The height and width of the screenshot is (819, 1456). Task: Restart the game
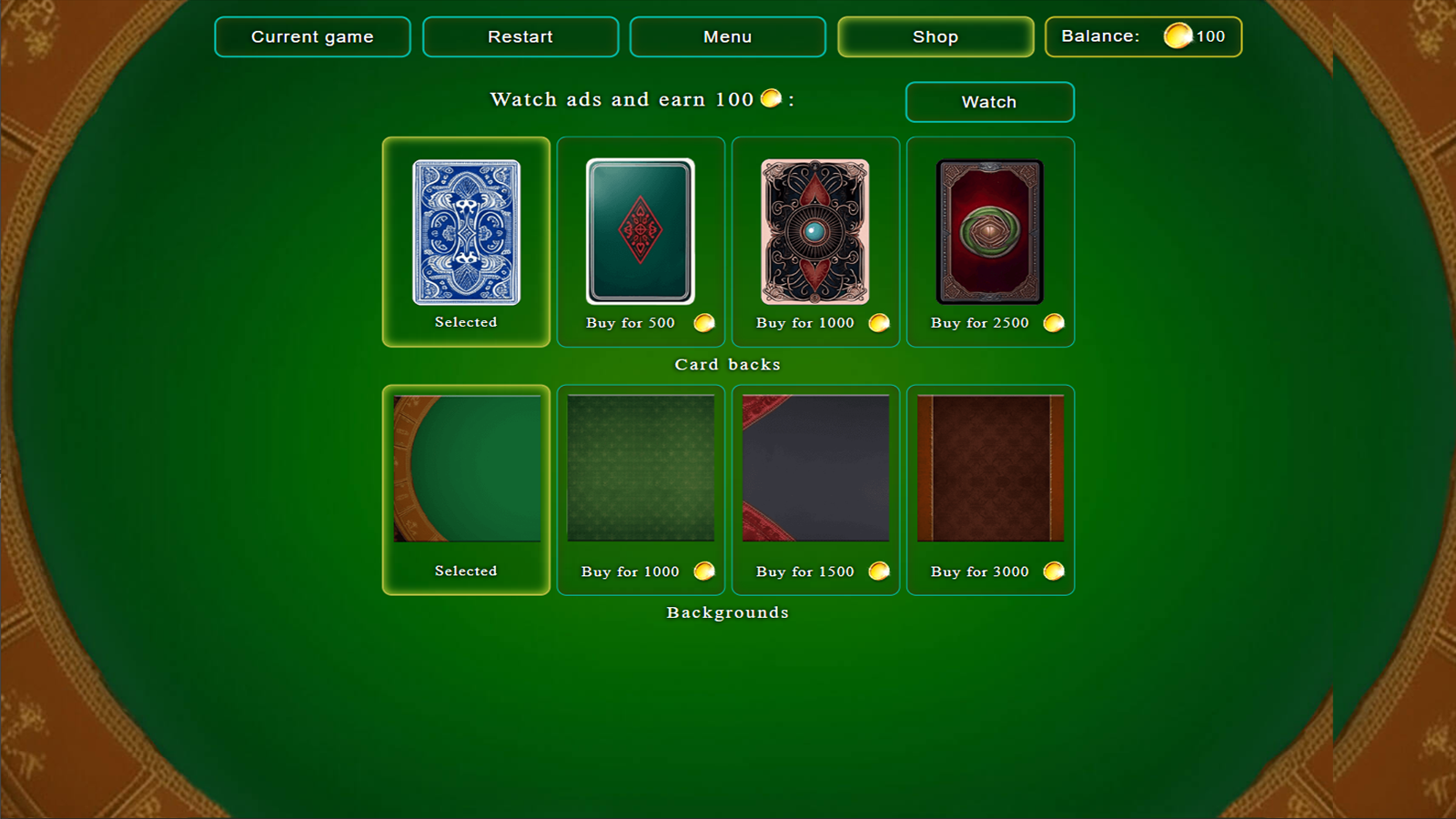point(521,36)
